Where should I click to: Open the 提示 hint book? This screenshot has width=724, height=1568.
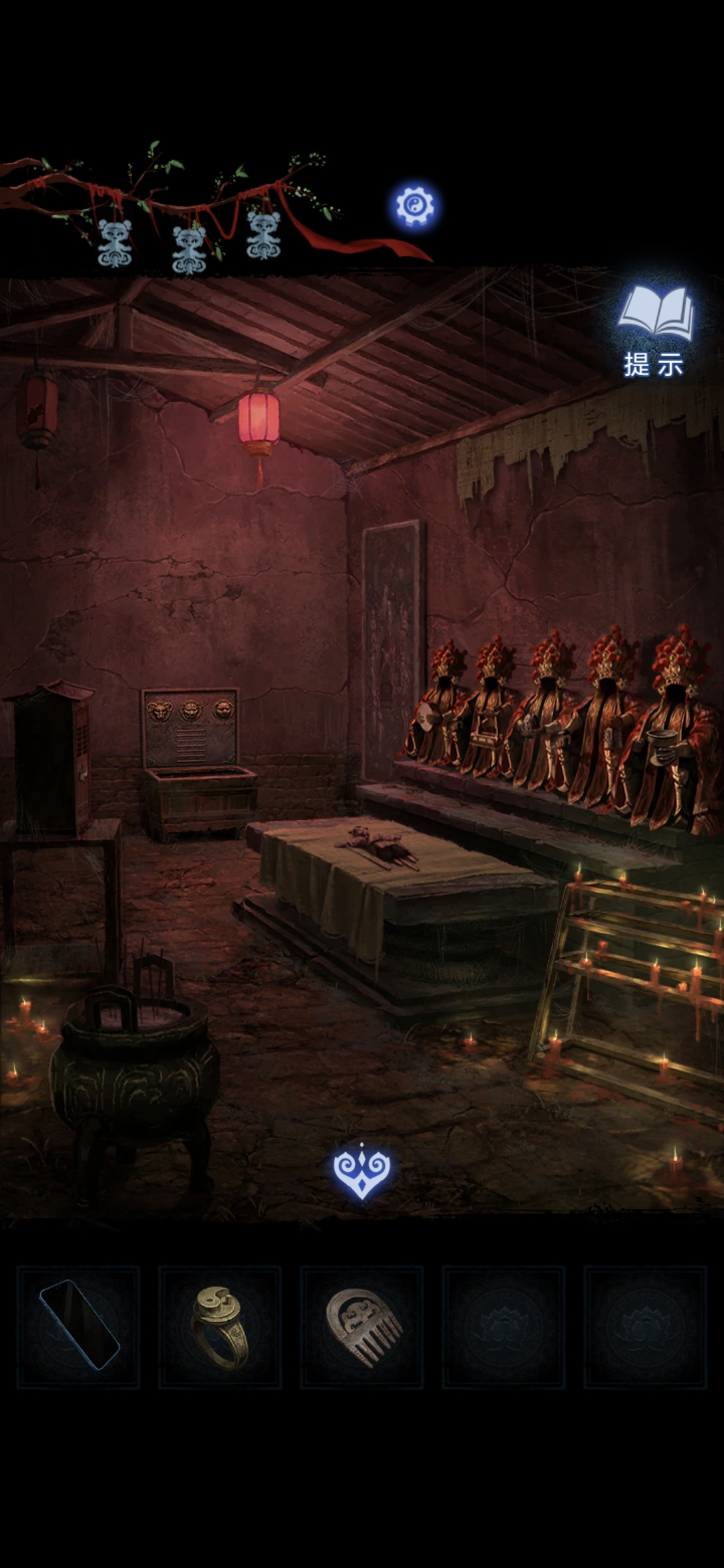[x=655, y=330]
